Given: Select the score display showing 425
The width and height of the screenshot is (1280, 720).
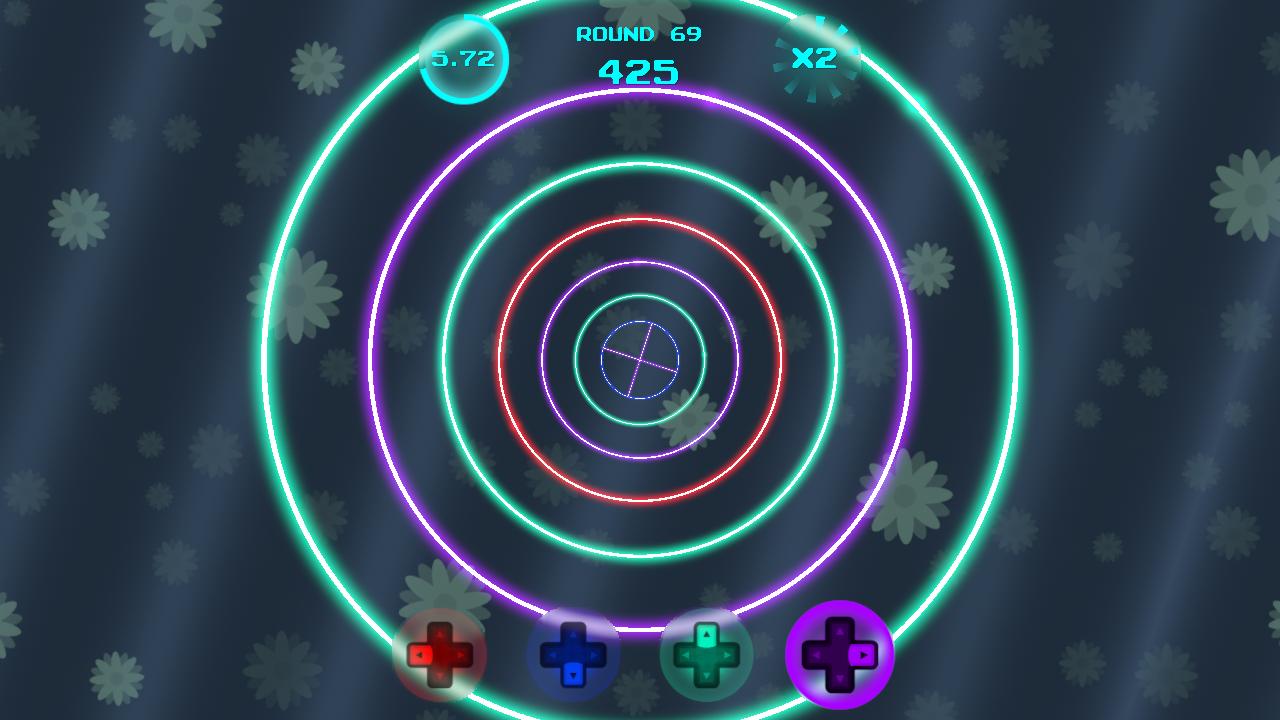Looking at the screenshot, I should coord(638,70).
